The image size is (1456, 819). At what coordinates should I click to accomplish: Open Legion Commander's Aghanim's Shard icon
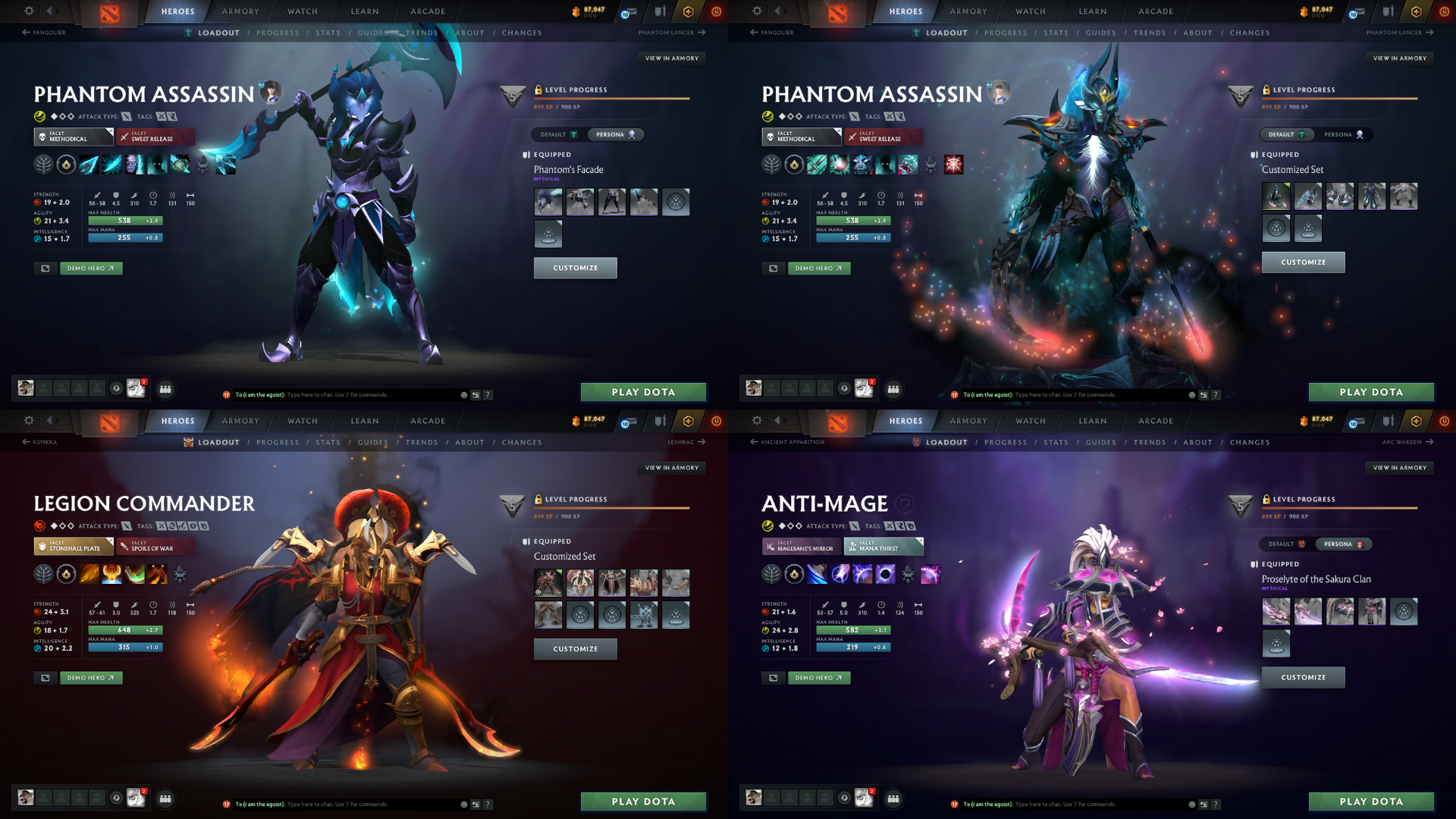[179, 574]
